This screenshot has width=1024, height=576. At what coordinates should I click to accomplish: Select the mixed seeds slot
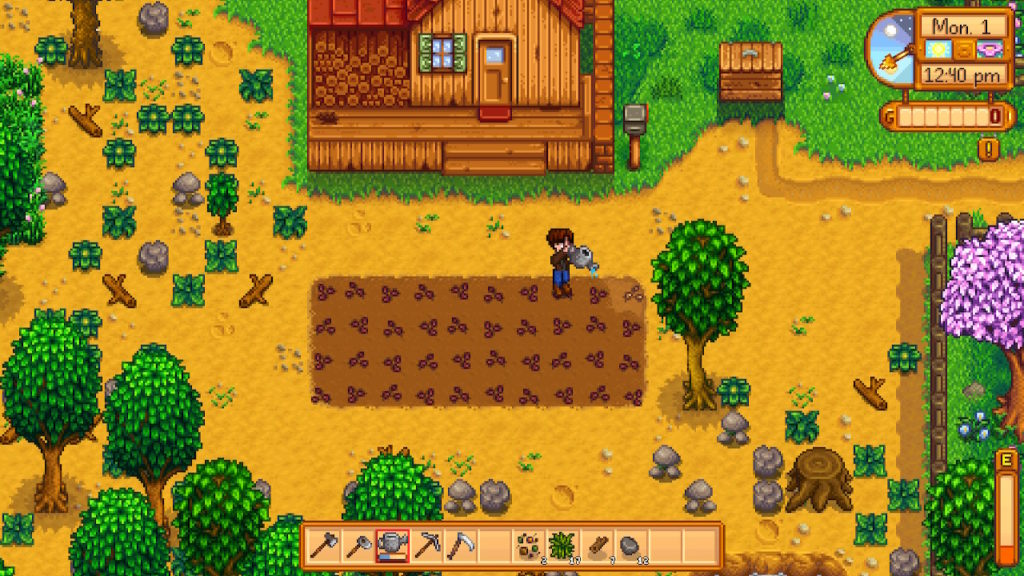[x=529, y=546]
